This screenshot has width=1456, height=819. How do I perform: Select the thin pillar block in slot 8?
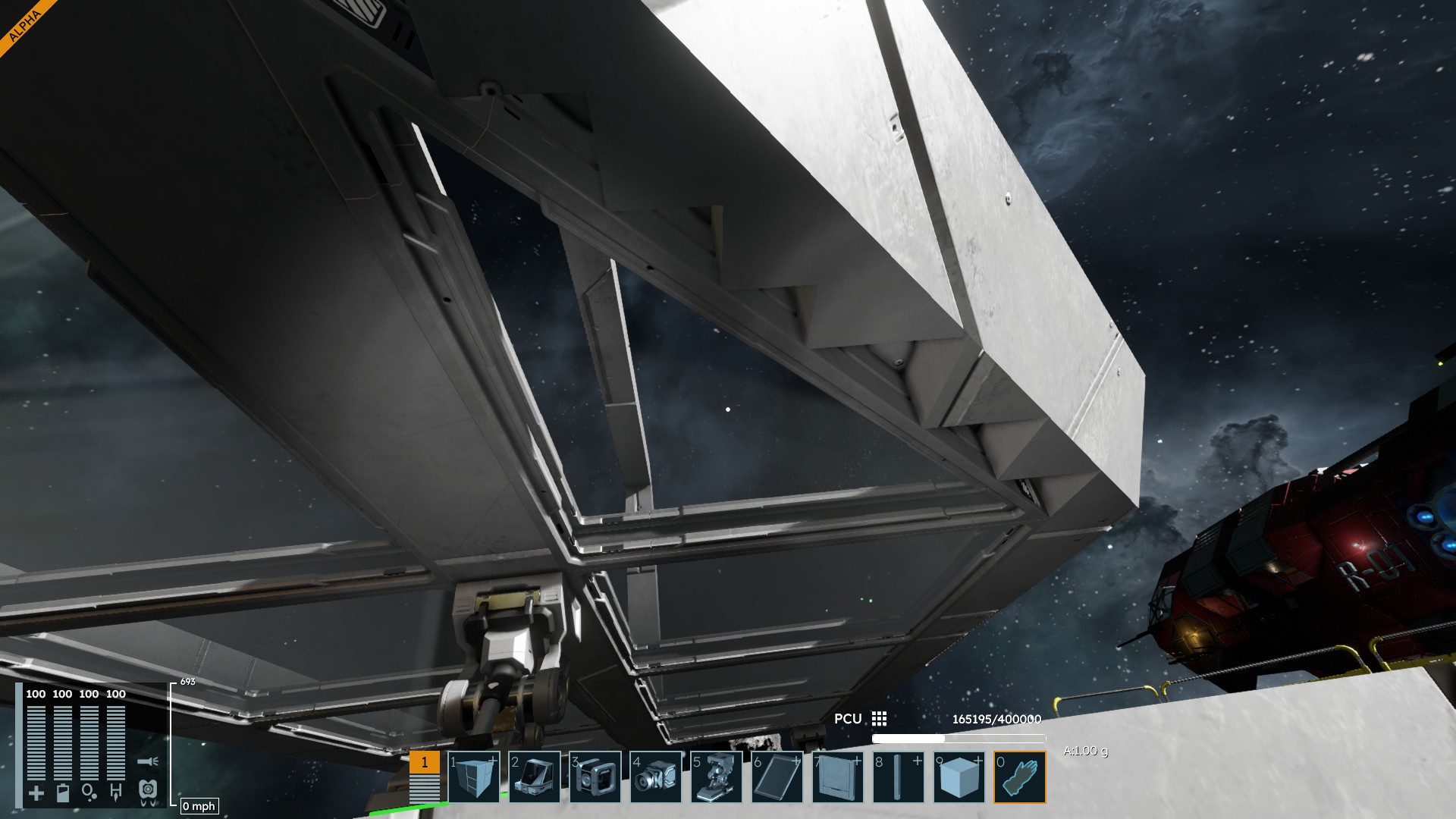(x=899, y=777)
